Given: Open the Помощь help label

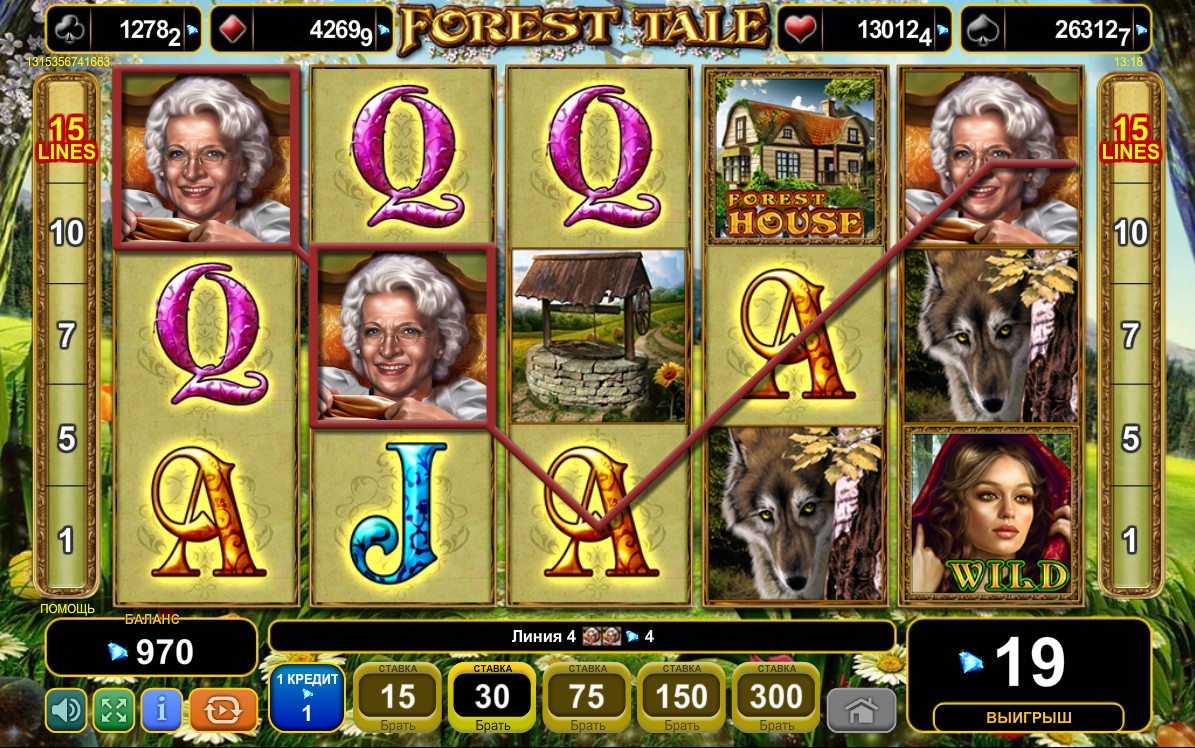Looking at the screenshot, I should click(x=68, y=608).
